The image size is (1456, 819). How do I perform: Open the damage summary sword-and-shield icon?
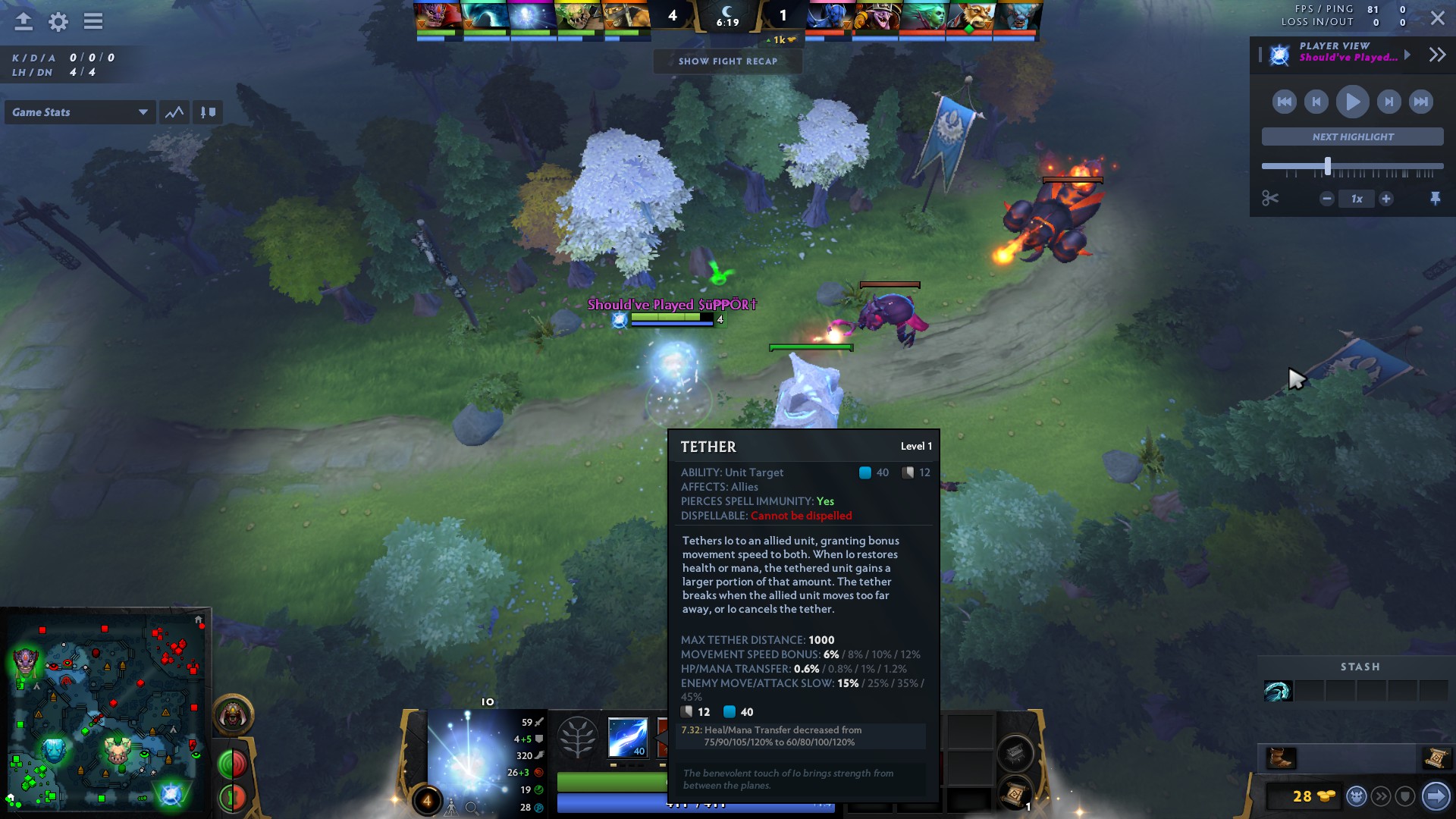pyautogui.click(x=208, y=111)
